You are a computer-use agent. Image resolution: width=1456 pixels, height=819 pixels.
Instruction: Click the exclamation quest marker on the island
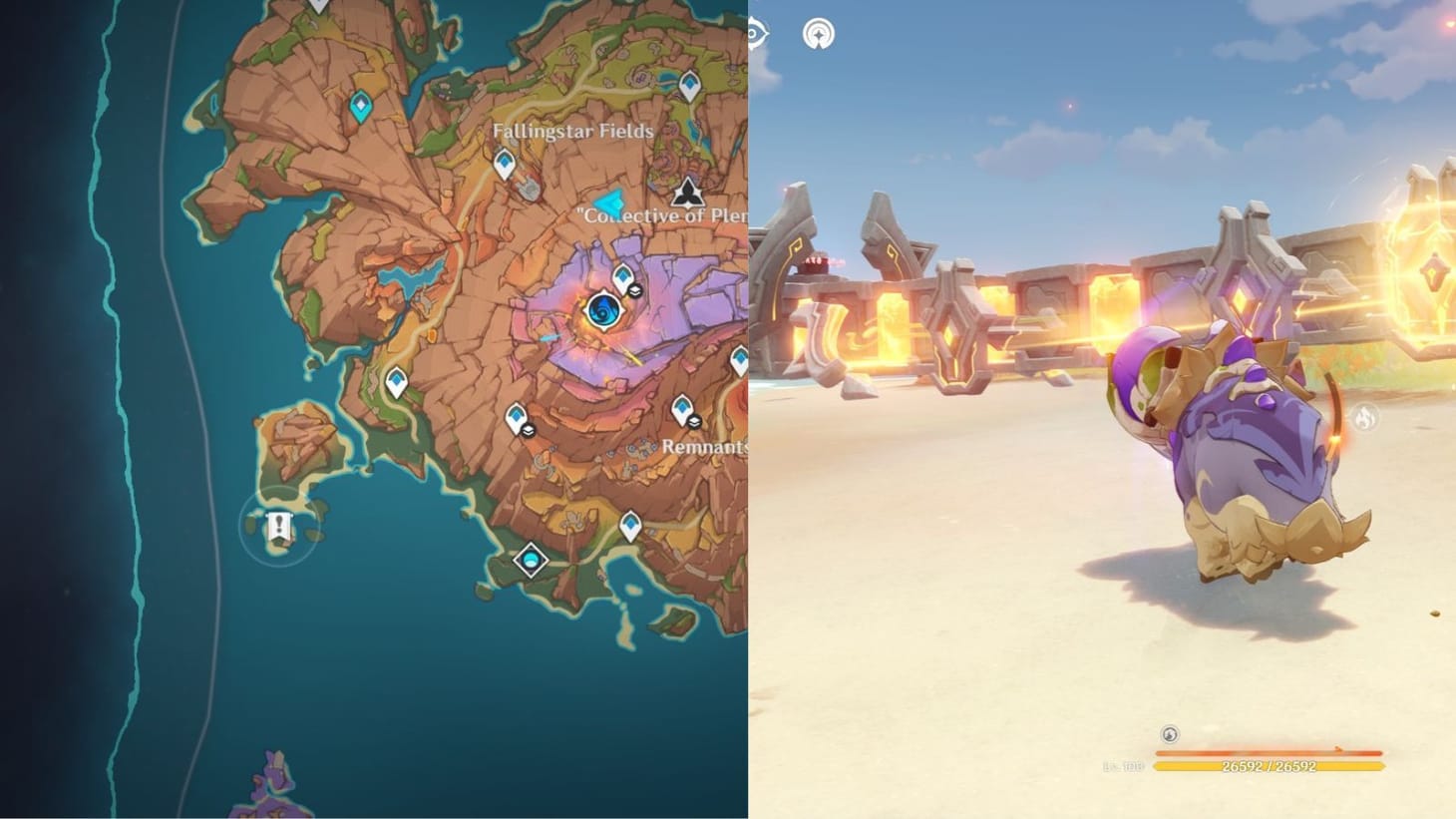(x=279, y=526)
